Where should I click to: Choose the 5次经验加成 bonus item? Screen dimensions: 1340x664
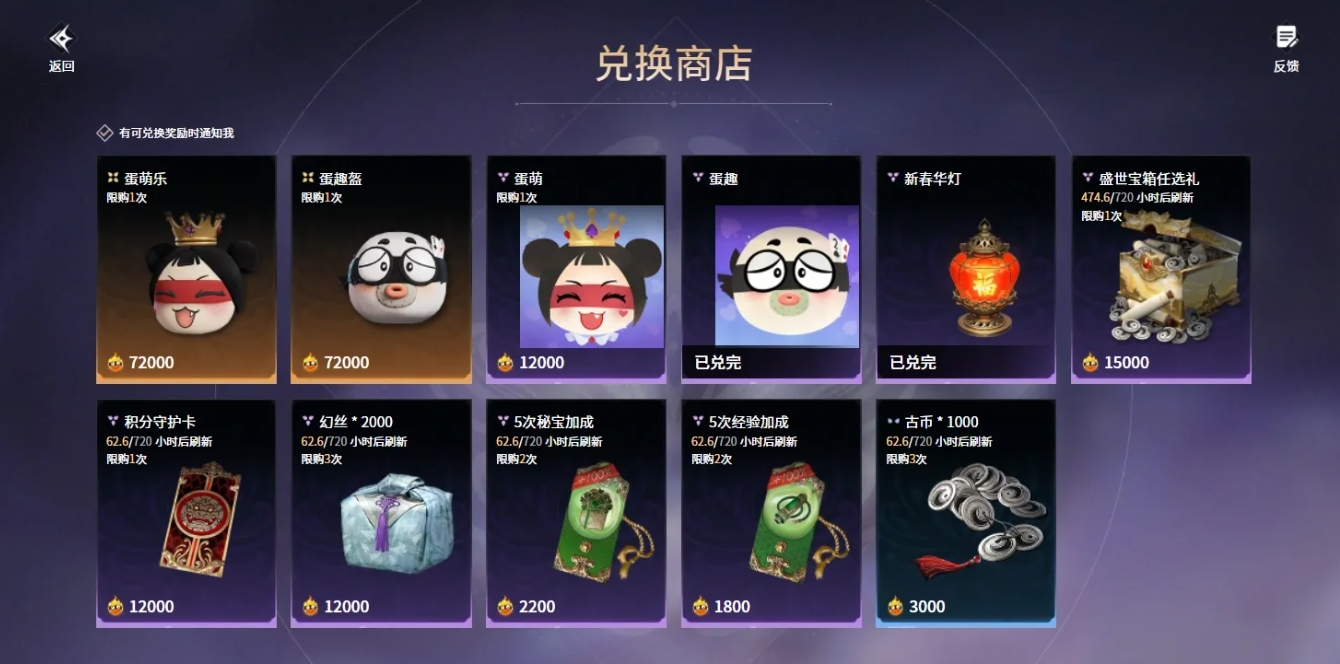(771, 513)
